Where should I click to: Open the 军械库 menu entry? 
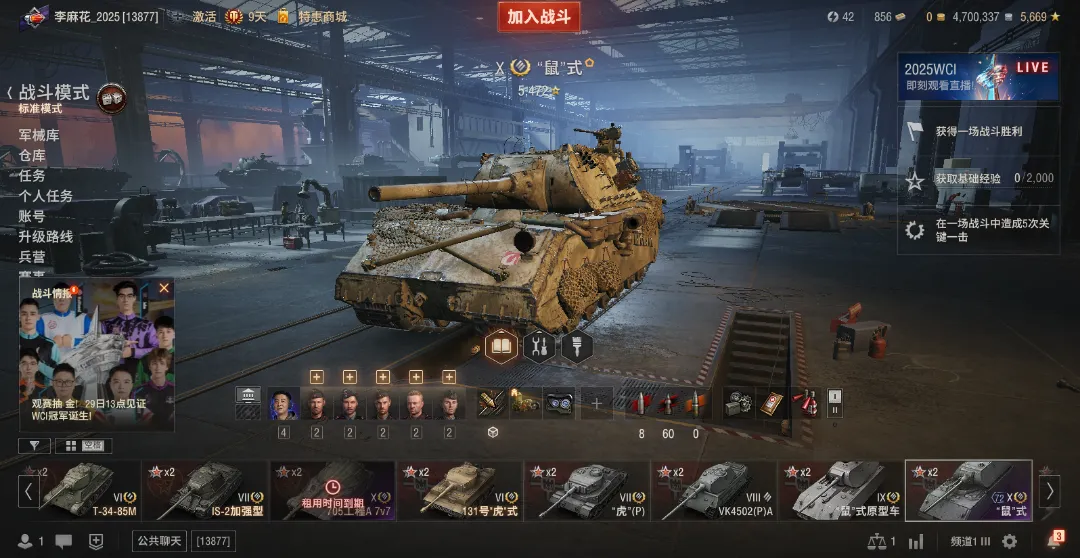click(39, 135)
